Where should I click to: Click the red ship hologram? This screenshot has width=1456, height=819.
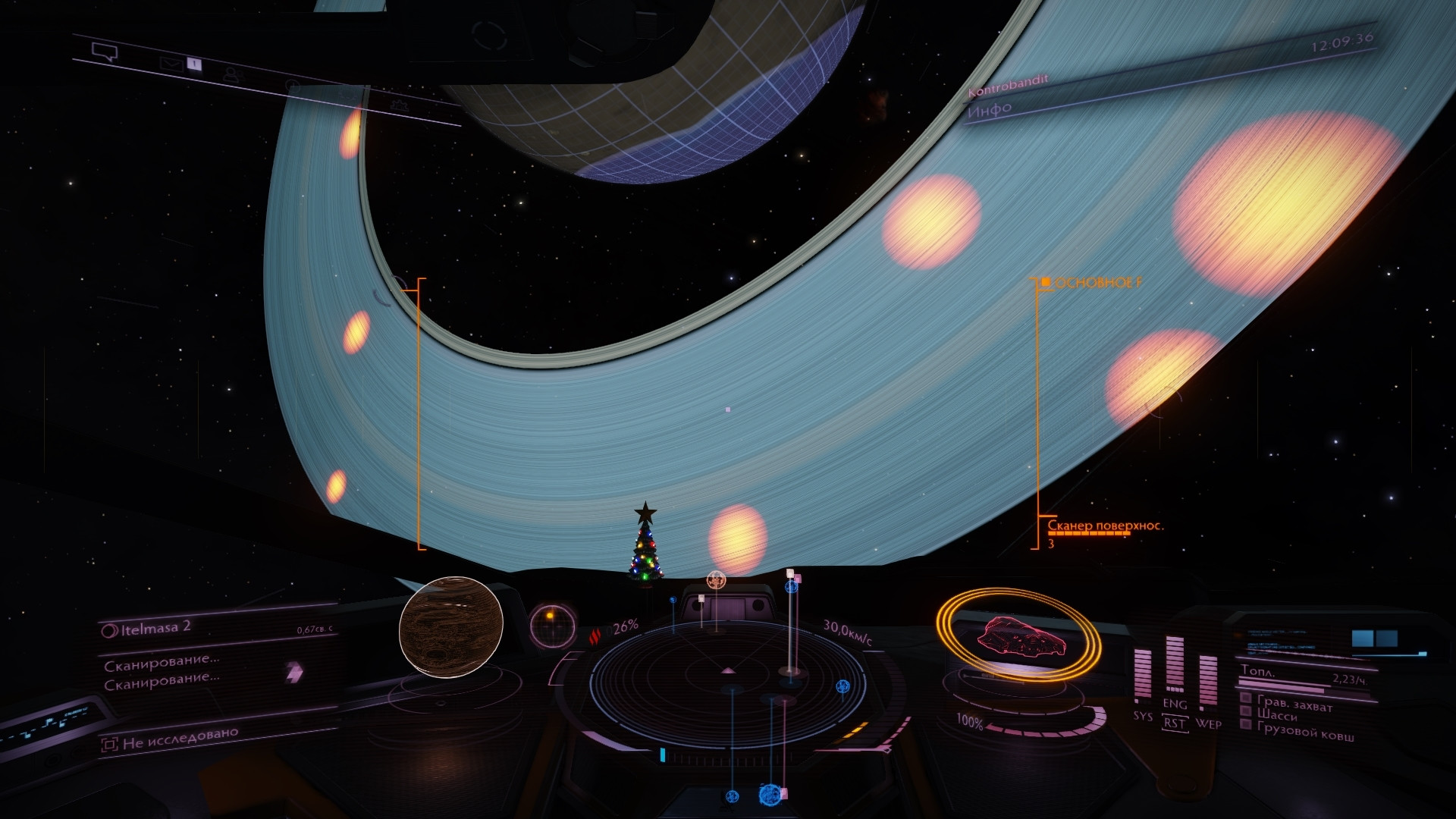point(1021,636)
